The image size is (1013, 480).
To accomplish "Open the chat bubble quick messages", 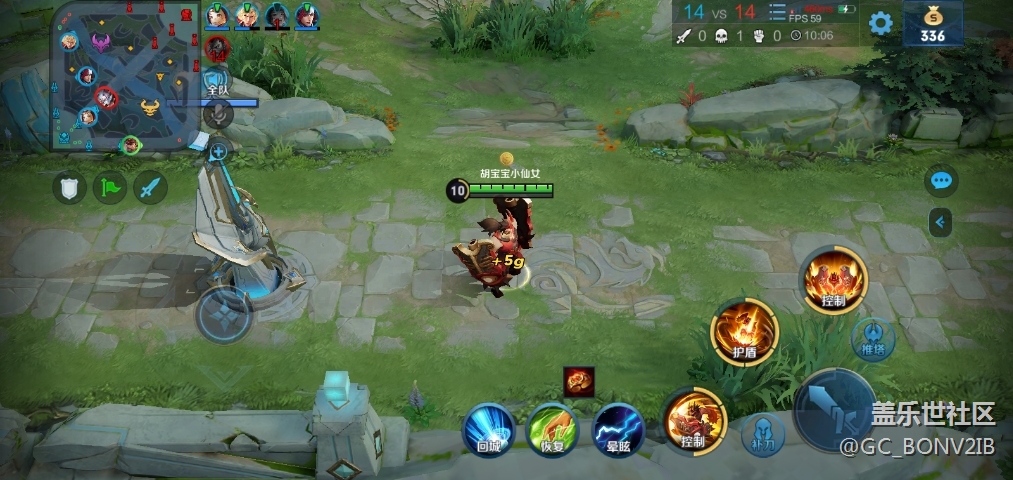I will click(x=941, y=181).
